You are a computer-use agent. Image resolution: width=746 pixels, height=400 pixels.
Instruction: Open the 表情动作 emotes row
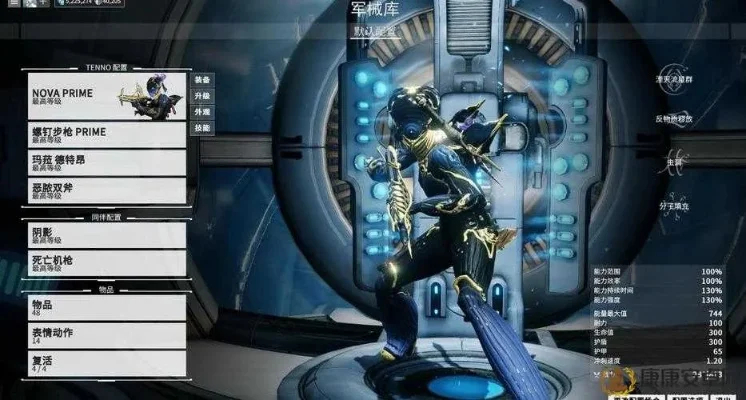tap(104, 335)
